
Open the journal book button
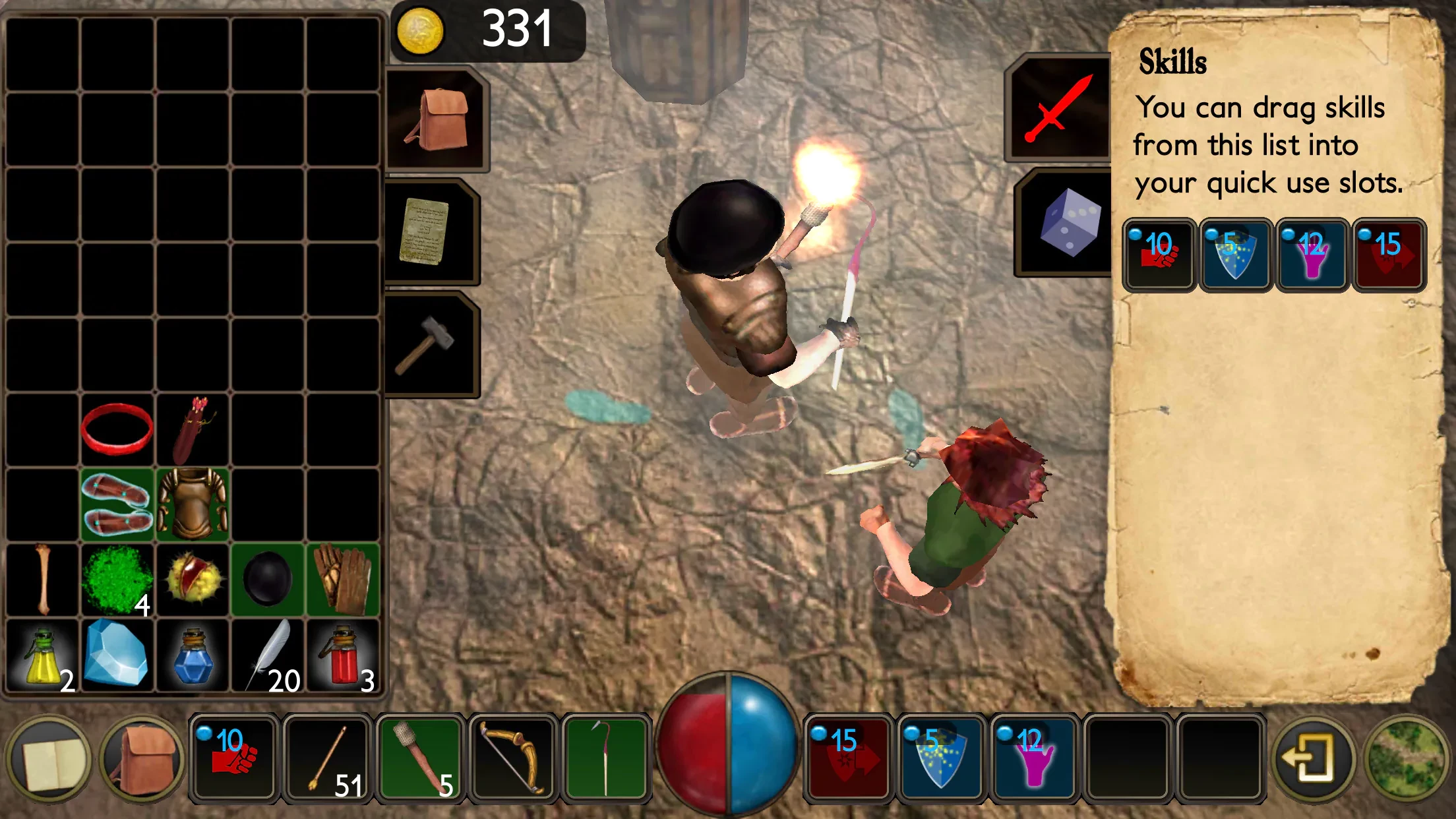49,759
